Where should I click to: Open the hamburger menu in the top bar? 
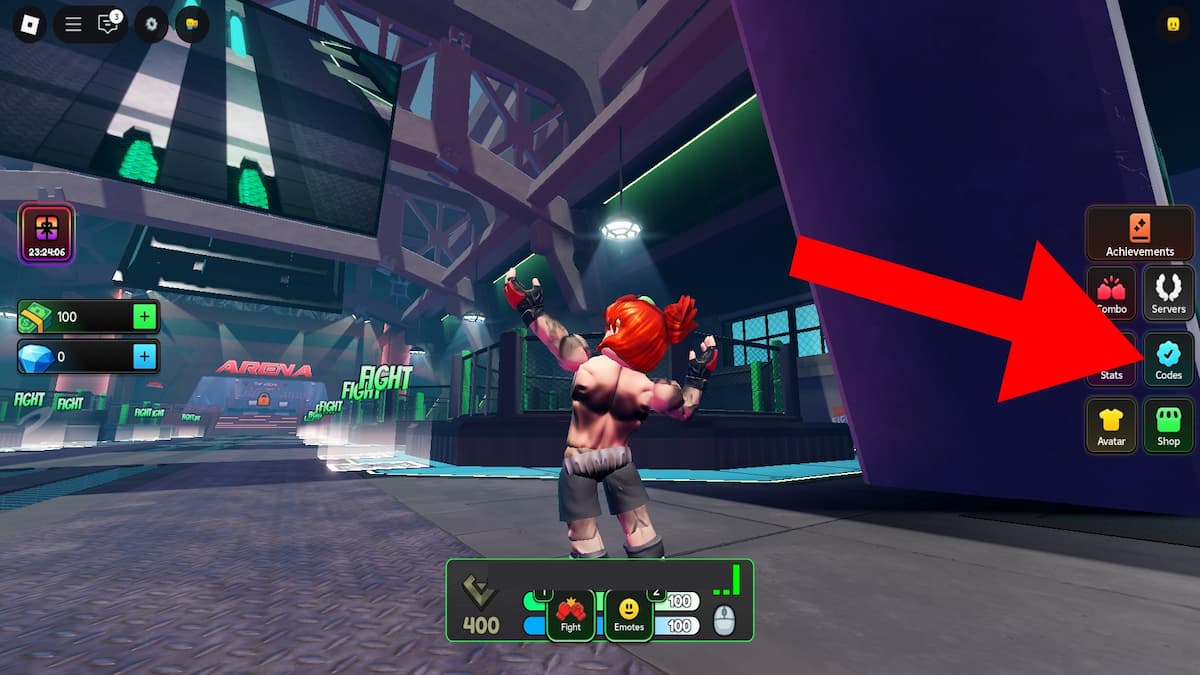(x=73, y=24)
